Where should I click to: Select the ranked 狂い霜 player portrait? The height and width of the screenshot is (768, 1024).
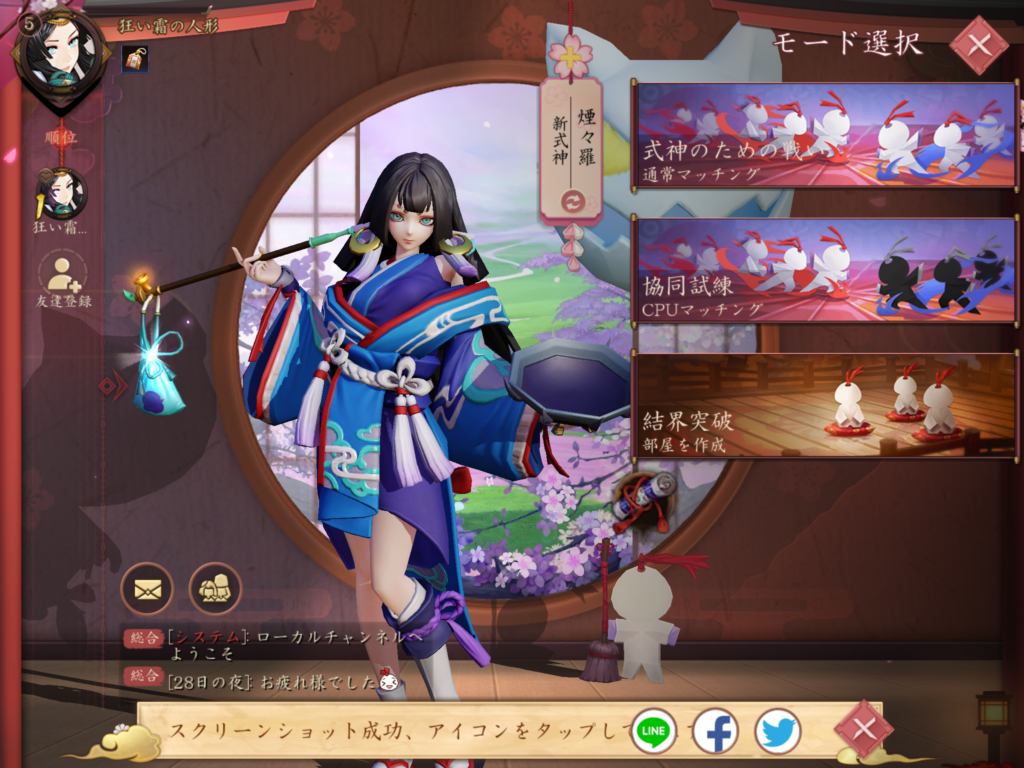[x=62, y=195]
